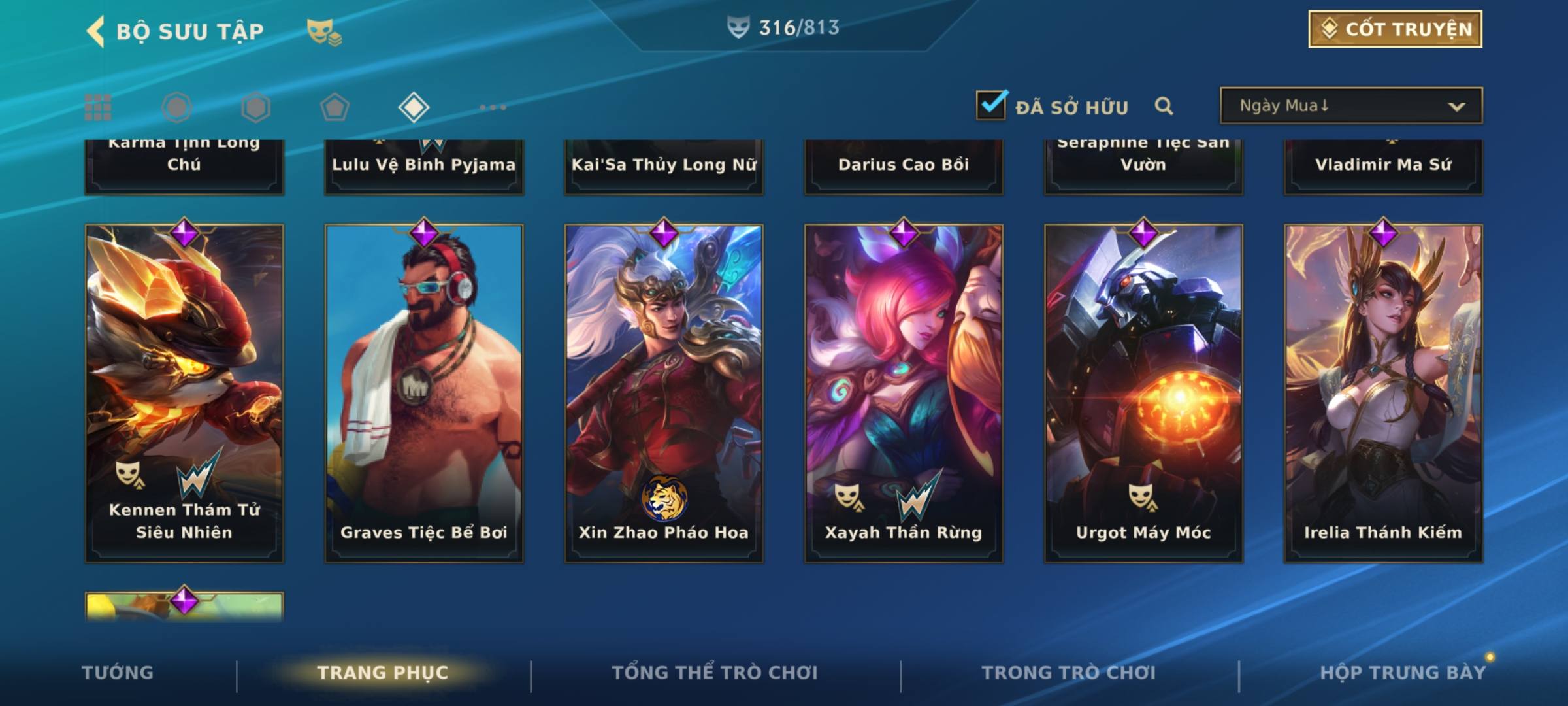
Task: Switch to Tổng Thể Trò Chơi tab
Action: tap(715, 673)
